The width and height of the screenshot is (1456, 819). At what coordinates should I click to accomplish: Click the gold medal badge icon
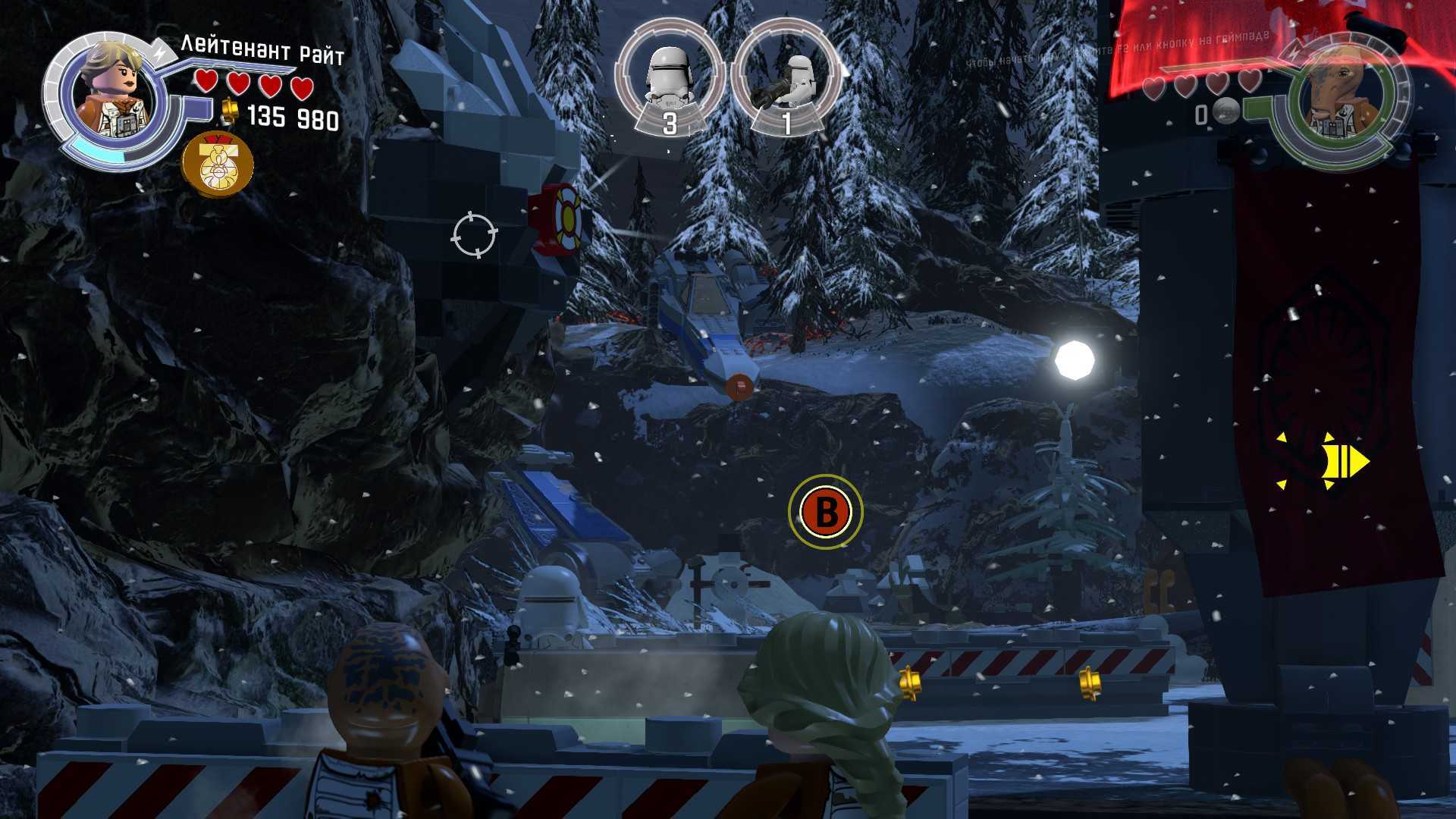218,164
